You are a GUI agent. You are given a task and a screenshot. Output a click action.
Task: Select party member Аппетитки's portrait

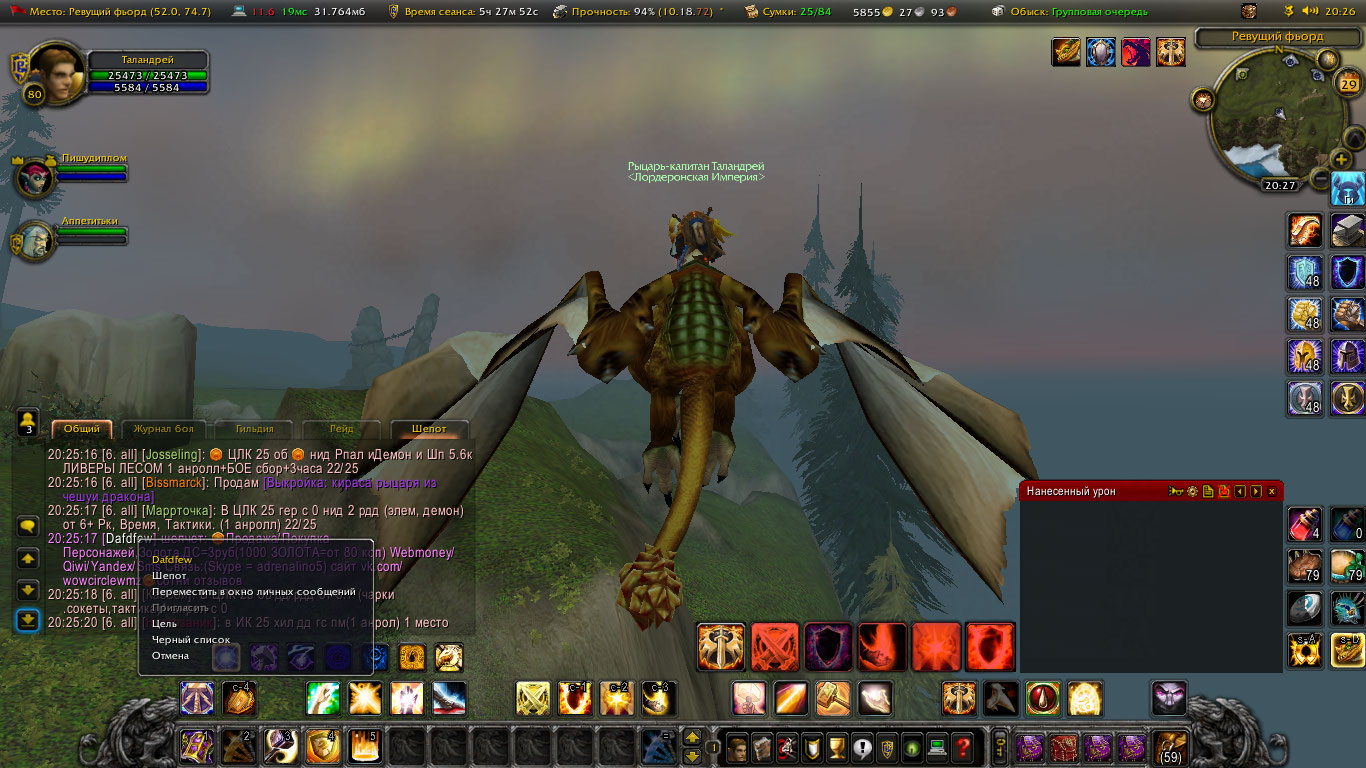(34, 241)
